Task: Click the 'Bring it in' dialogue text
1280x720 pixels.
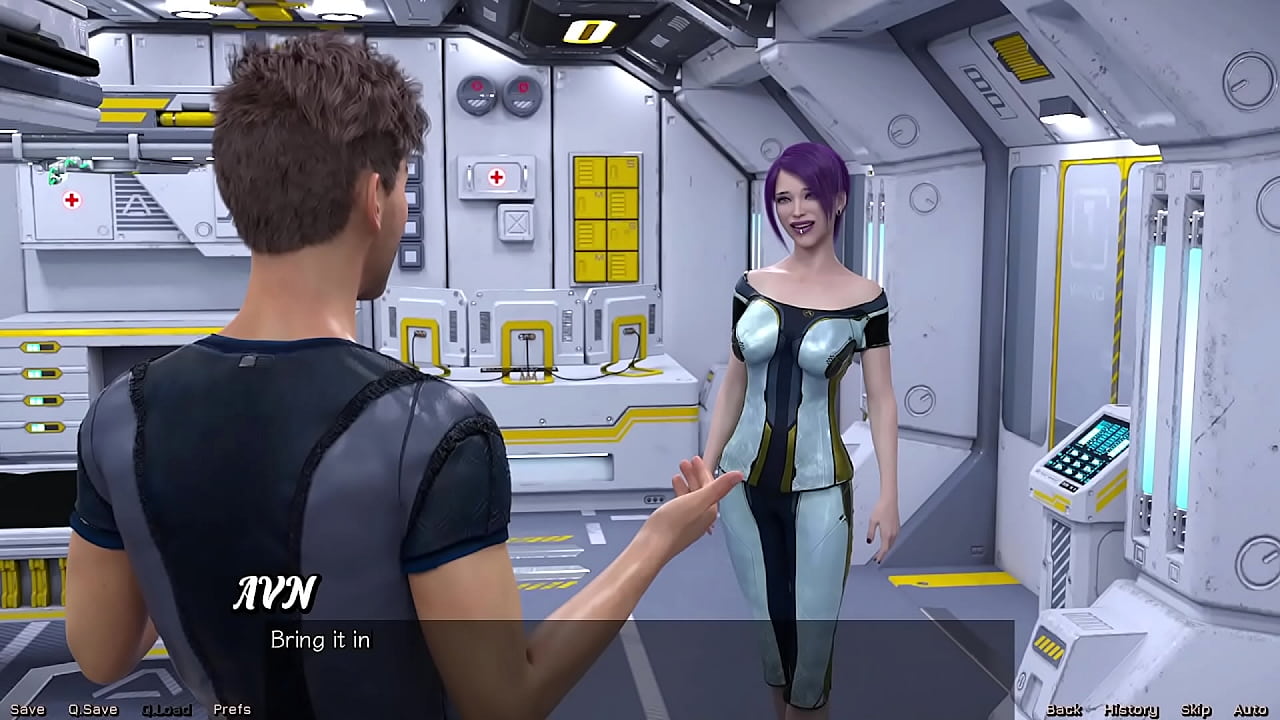Action: tap(320, 641)
